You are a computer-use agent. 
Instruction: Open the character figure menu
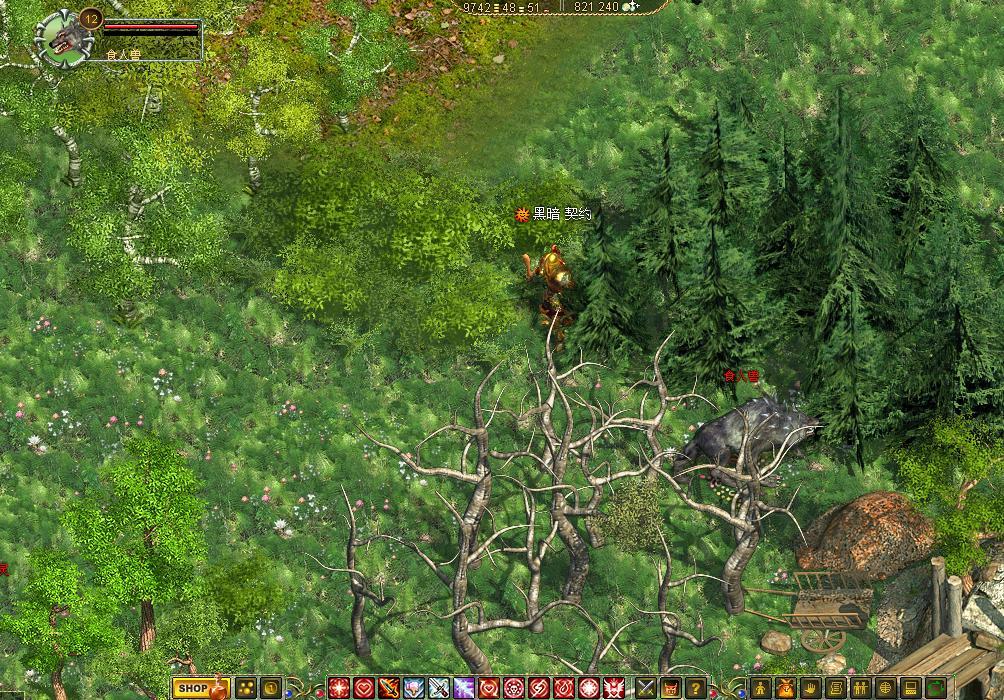pos(761,688)
